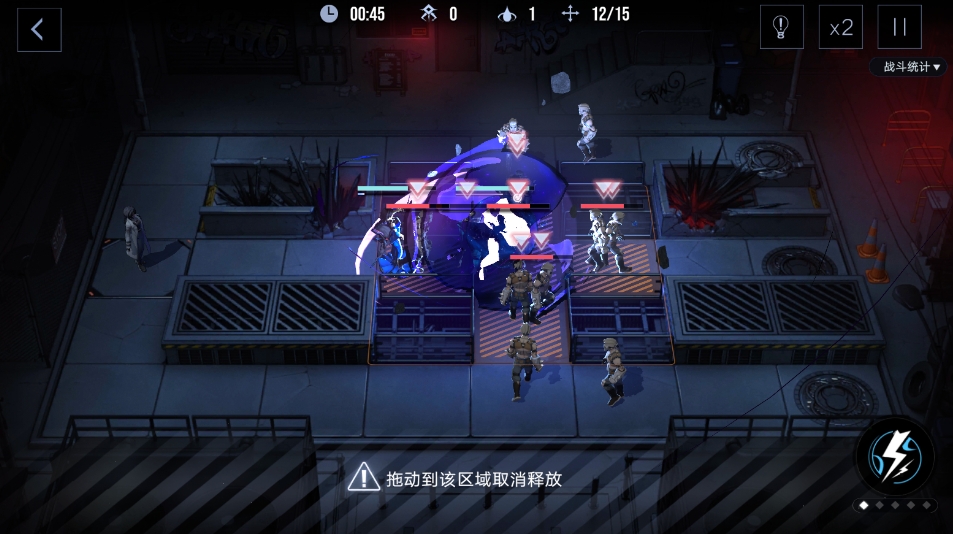The image size is (953, 534).
Task: Show the lightbulb hint
Action: click(781, 28)
